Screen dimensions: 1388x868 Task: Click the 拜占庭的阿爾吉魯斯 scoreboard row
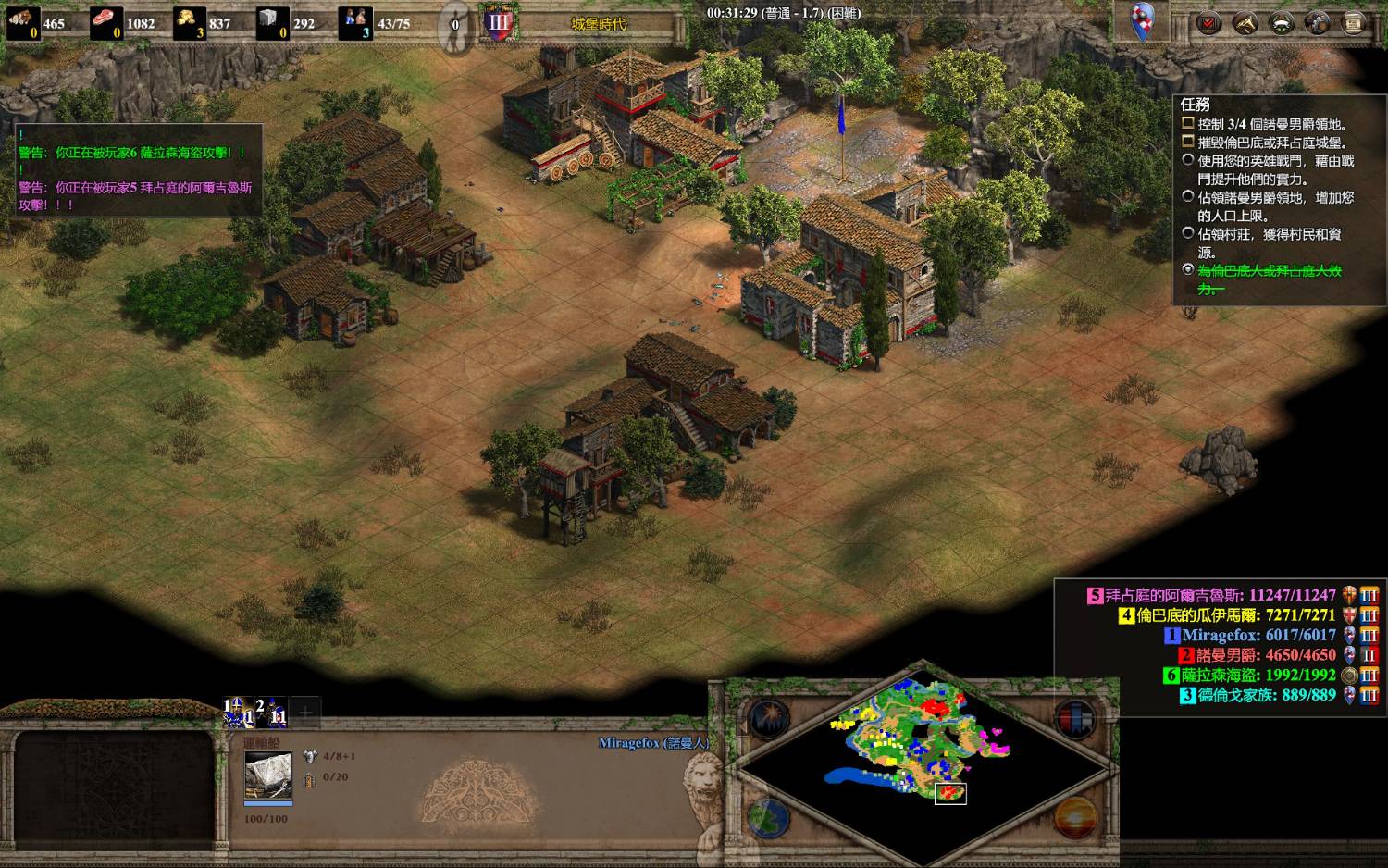[x=1220, y=595]
